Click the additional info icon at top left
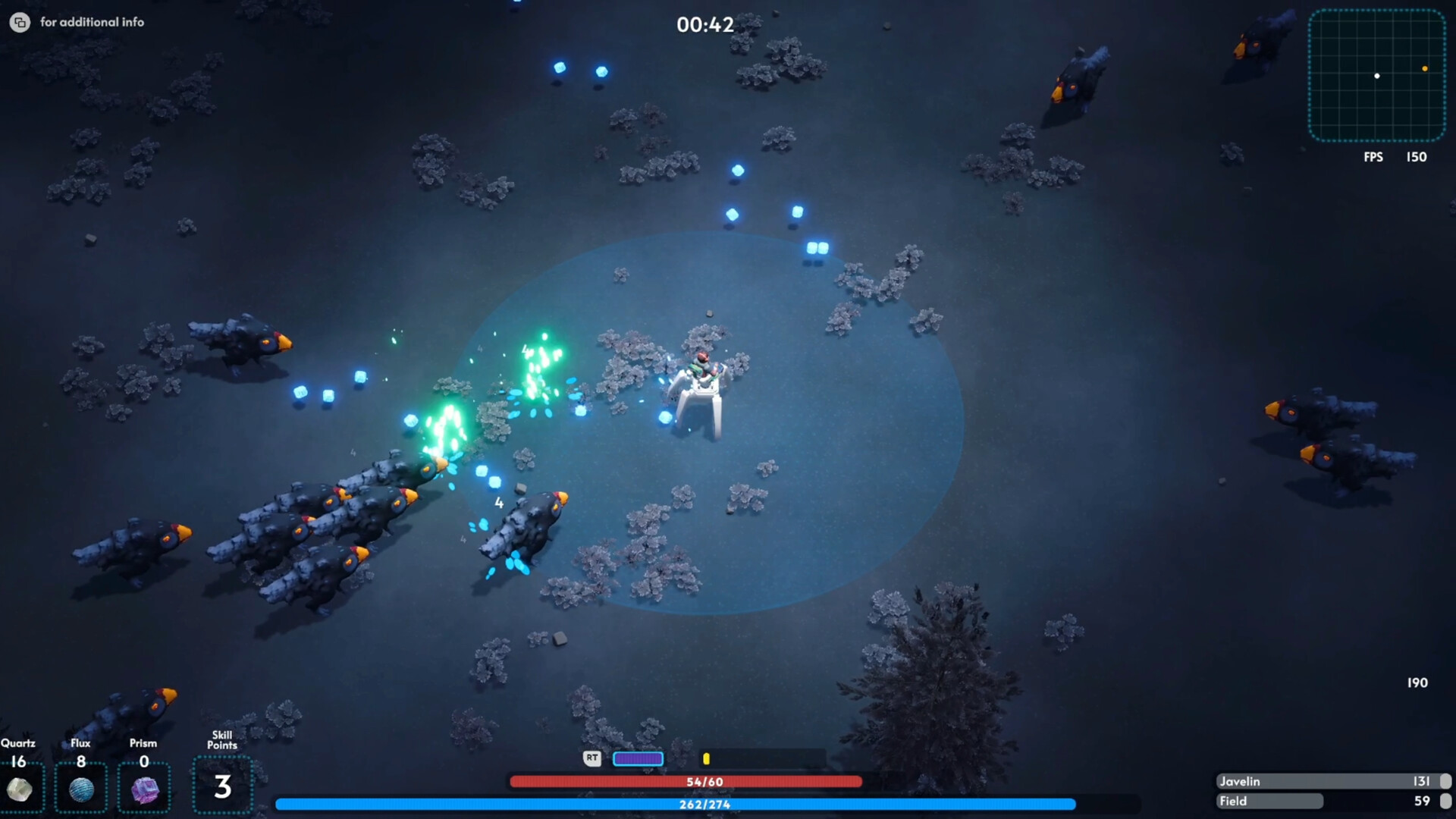This screenshot has width=1456, height=819. tap(20, 22)
